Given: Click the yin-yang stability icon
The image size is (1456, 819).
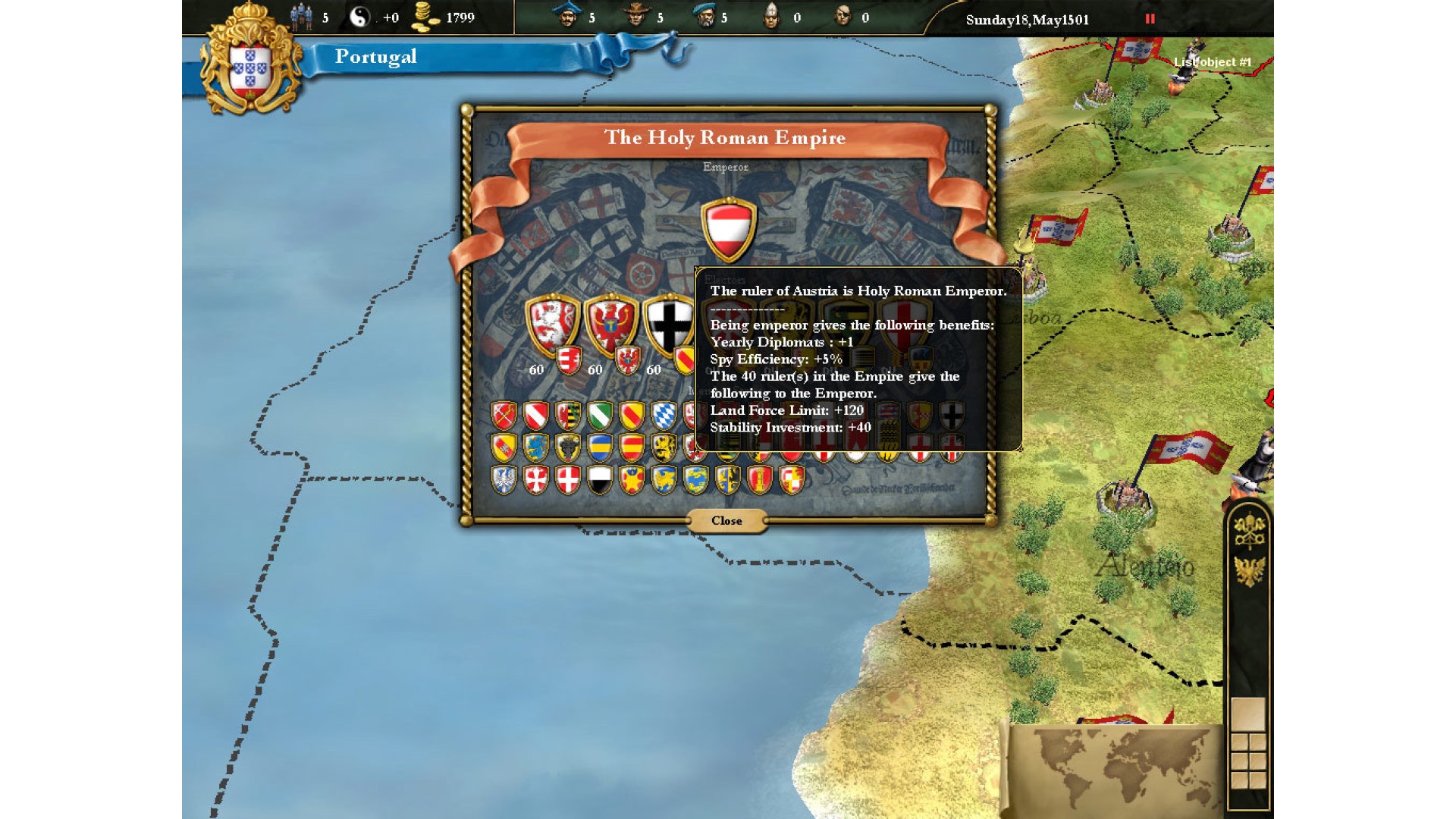Looking at the screenshot, I should [359, 17].
